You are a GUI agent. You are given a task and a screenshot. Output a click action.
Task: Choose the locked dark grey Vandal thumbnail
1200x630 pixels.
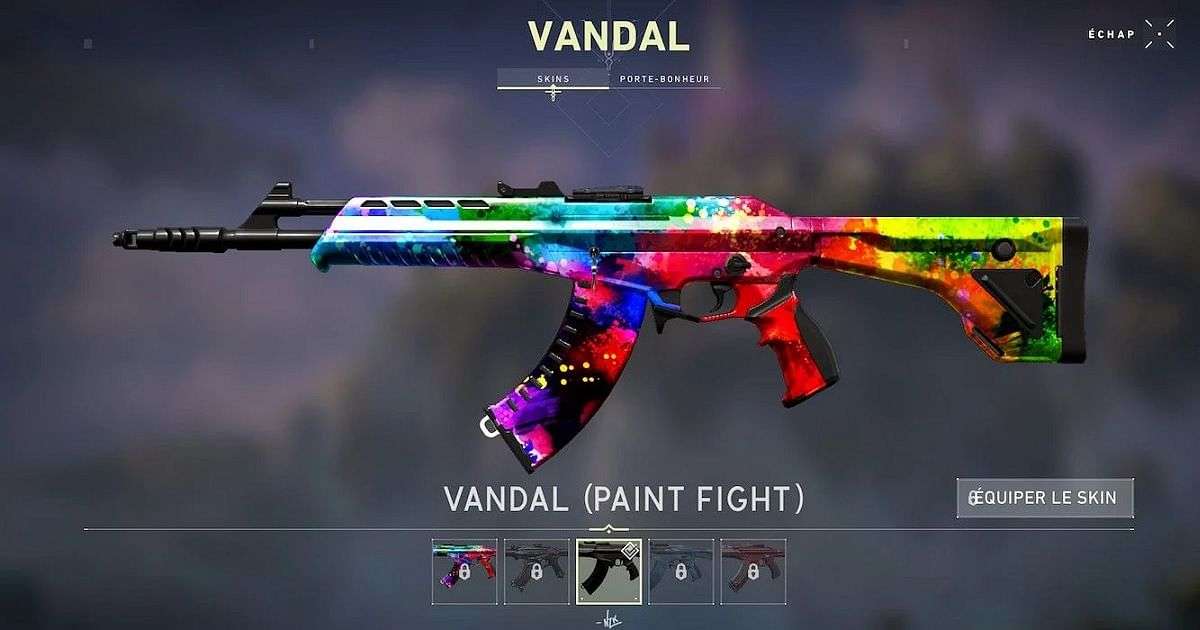537,571
